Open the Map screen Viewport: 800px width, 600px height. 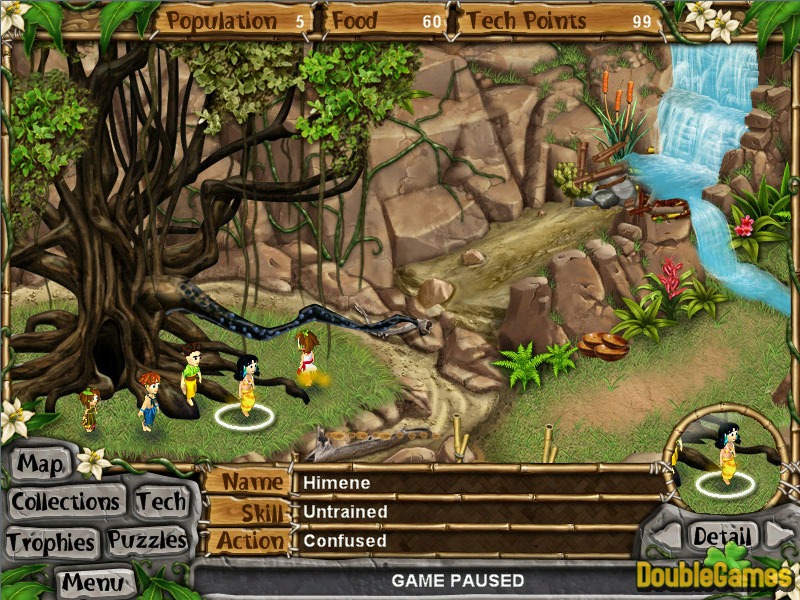41,465
